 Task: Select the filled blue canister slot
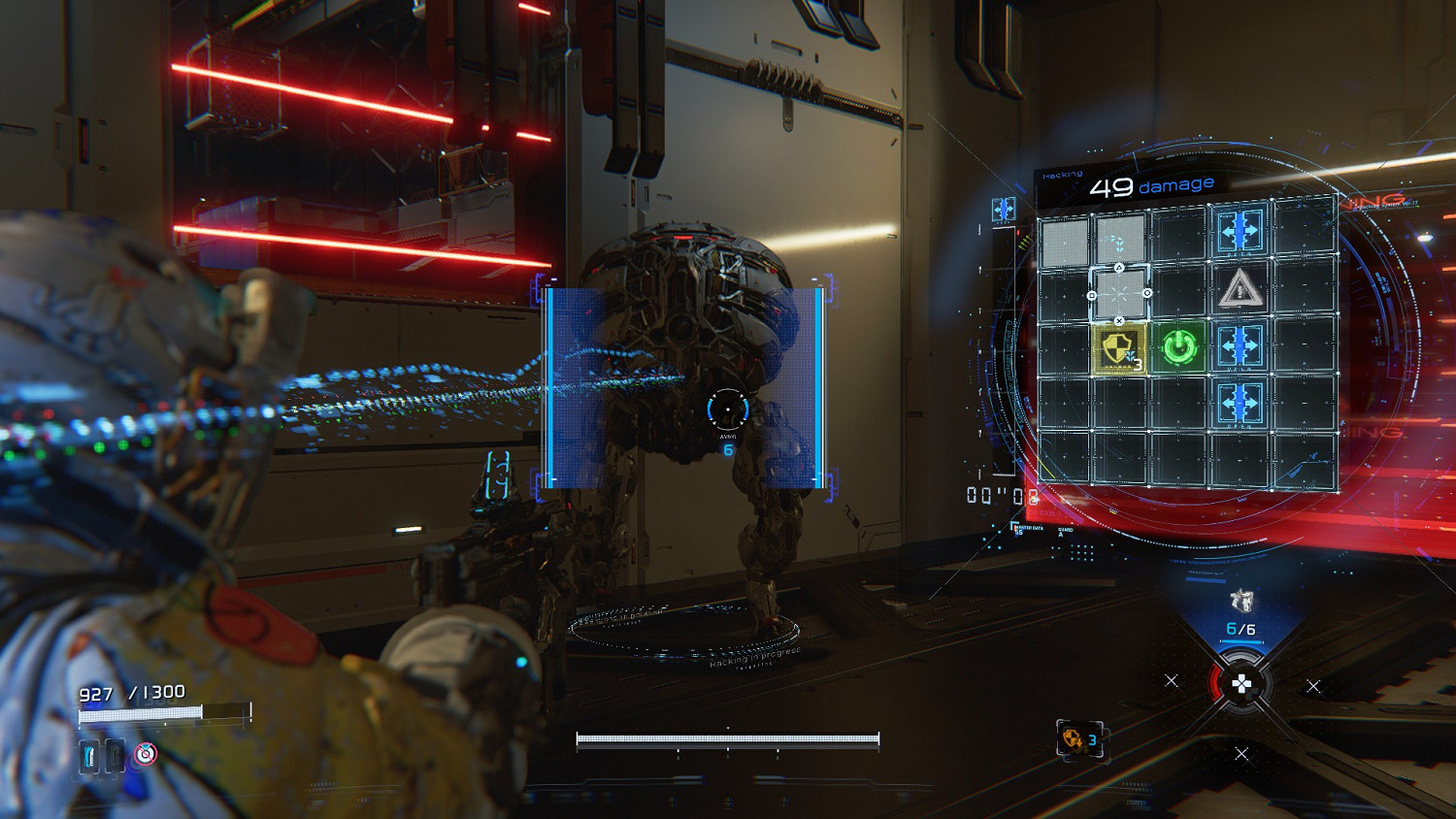point(90,755)
